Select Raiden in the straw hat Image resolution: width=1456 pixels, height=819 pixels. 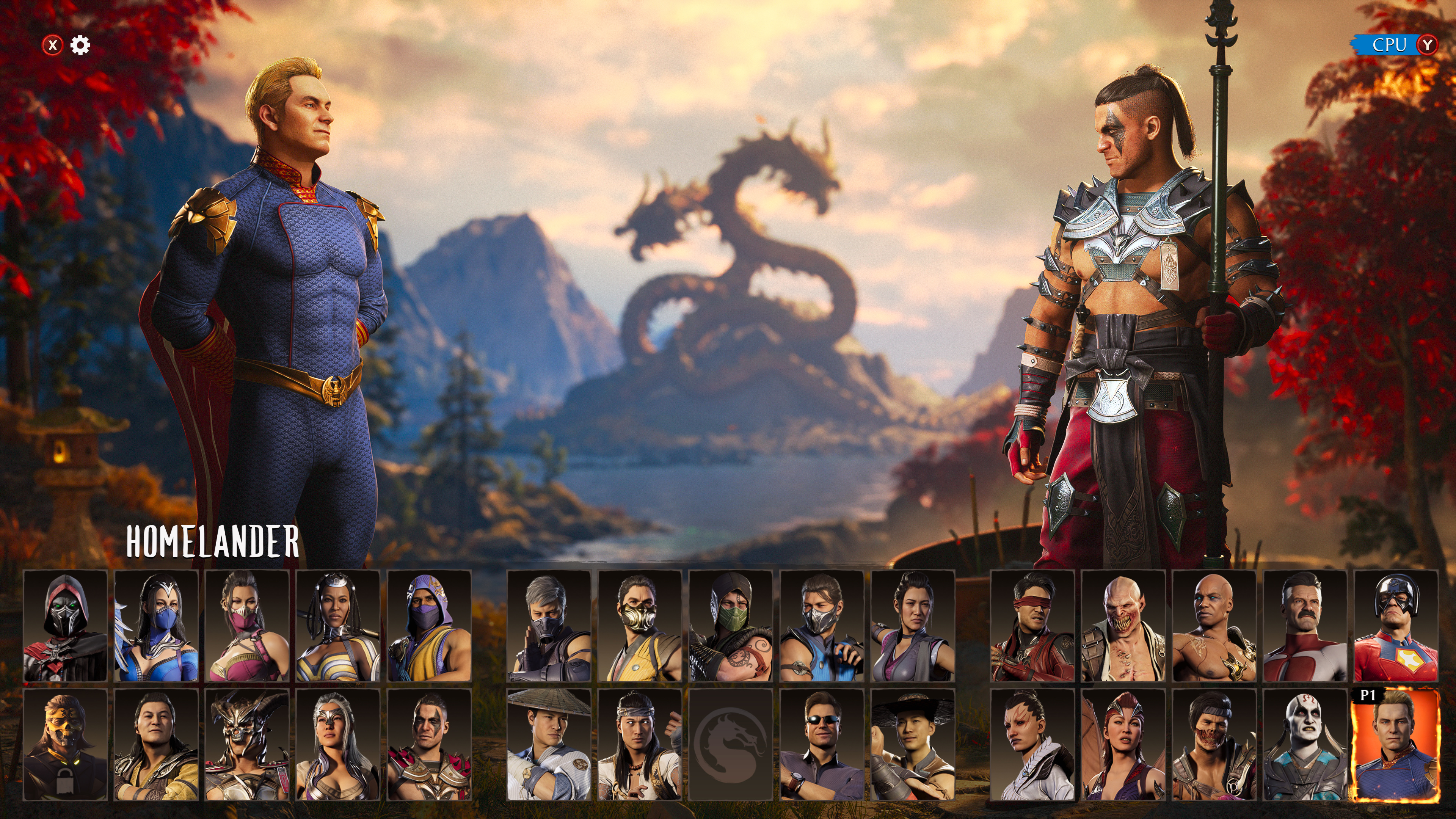pos(549,744)
